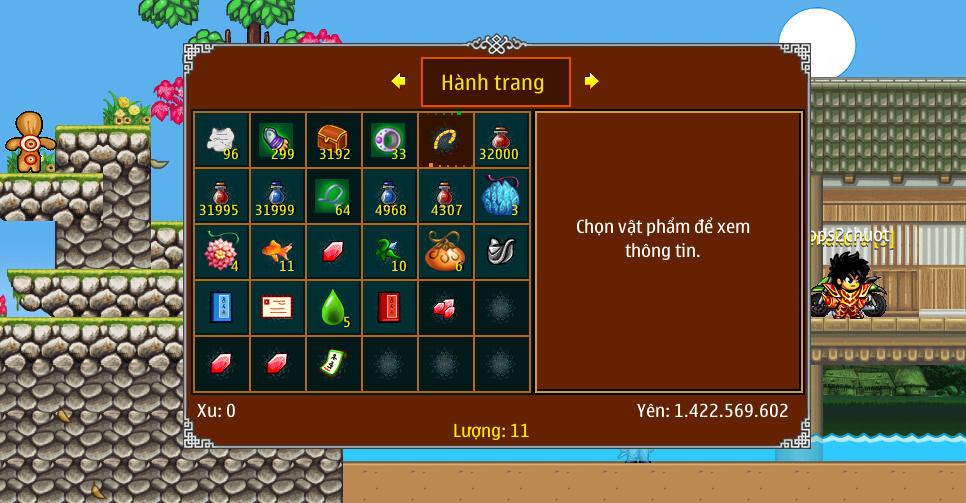Viewport: 966px width, 503px height.
Task: Select the blue striped fruit item
Action: point(501,195)
